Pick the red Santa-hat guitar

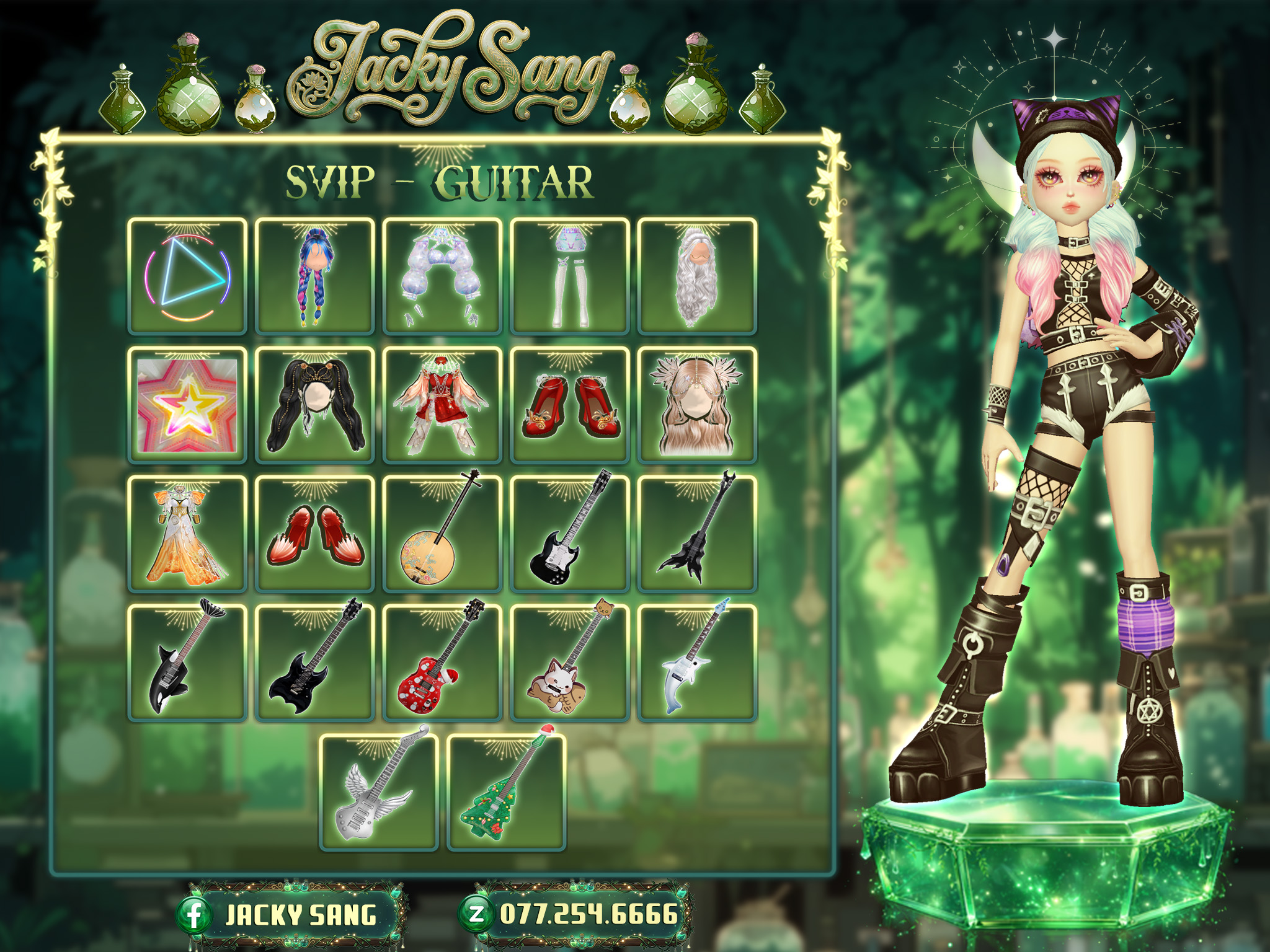[442, 663]
